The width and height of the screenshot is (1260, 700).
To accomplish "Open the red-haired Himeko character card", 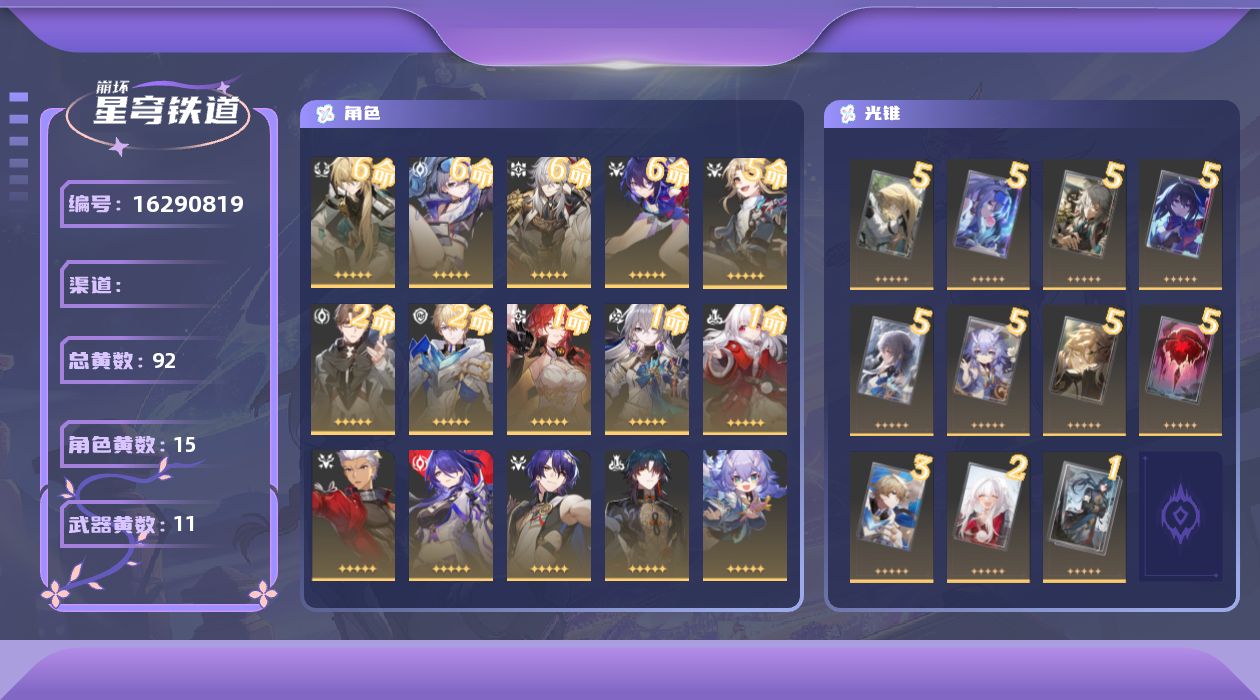I will click(549, 369).
